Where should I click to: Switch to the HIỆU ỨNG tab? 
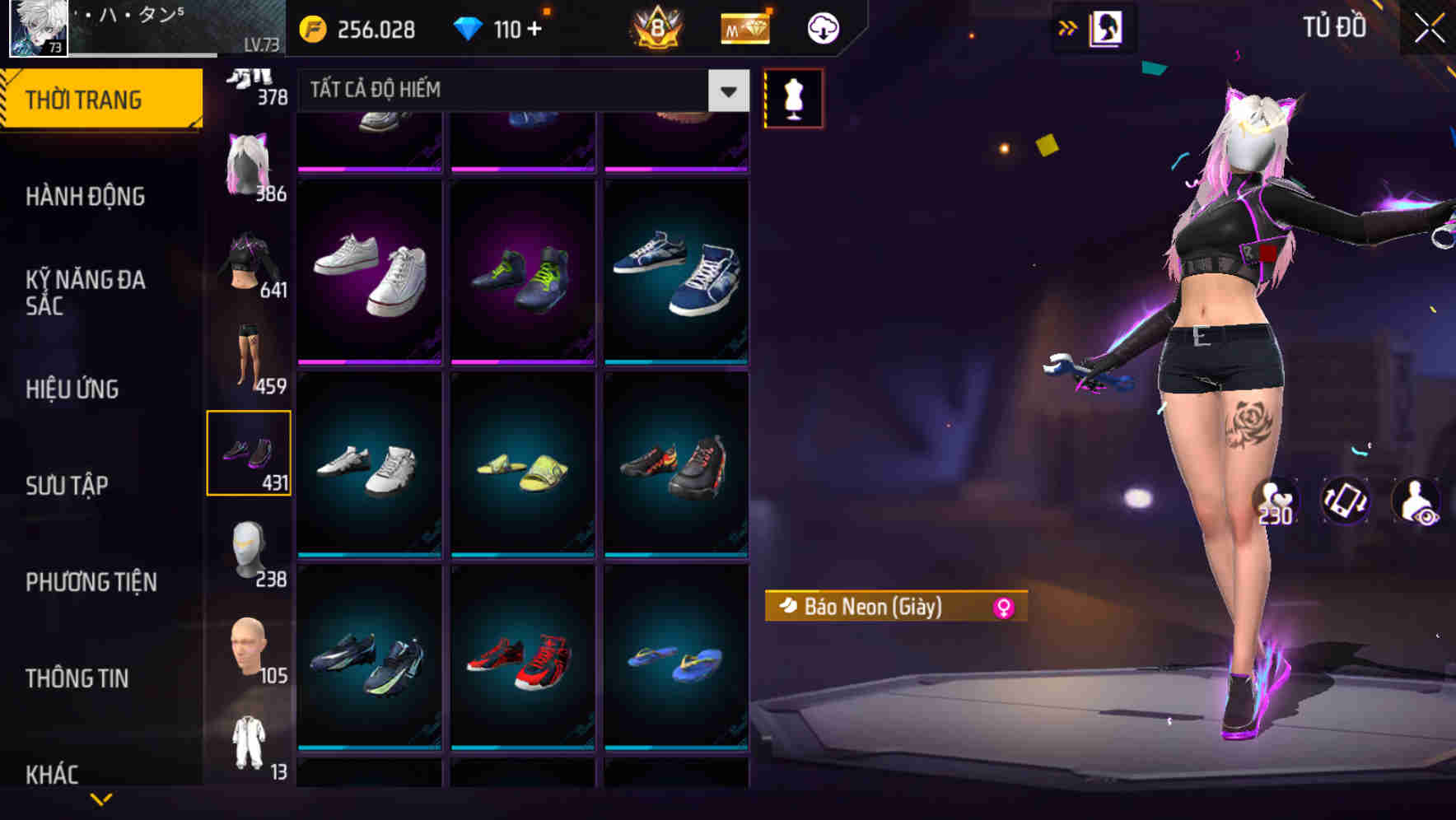click(72, 389)
